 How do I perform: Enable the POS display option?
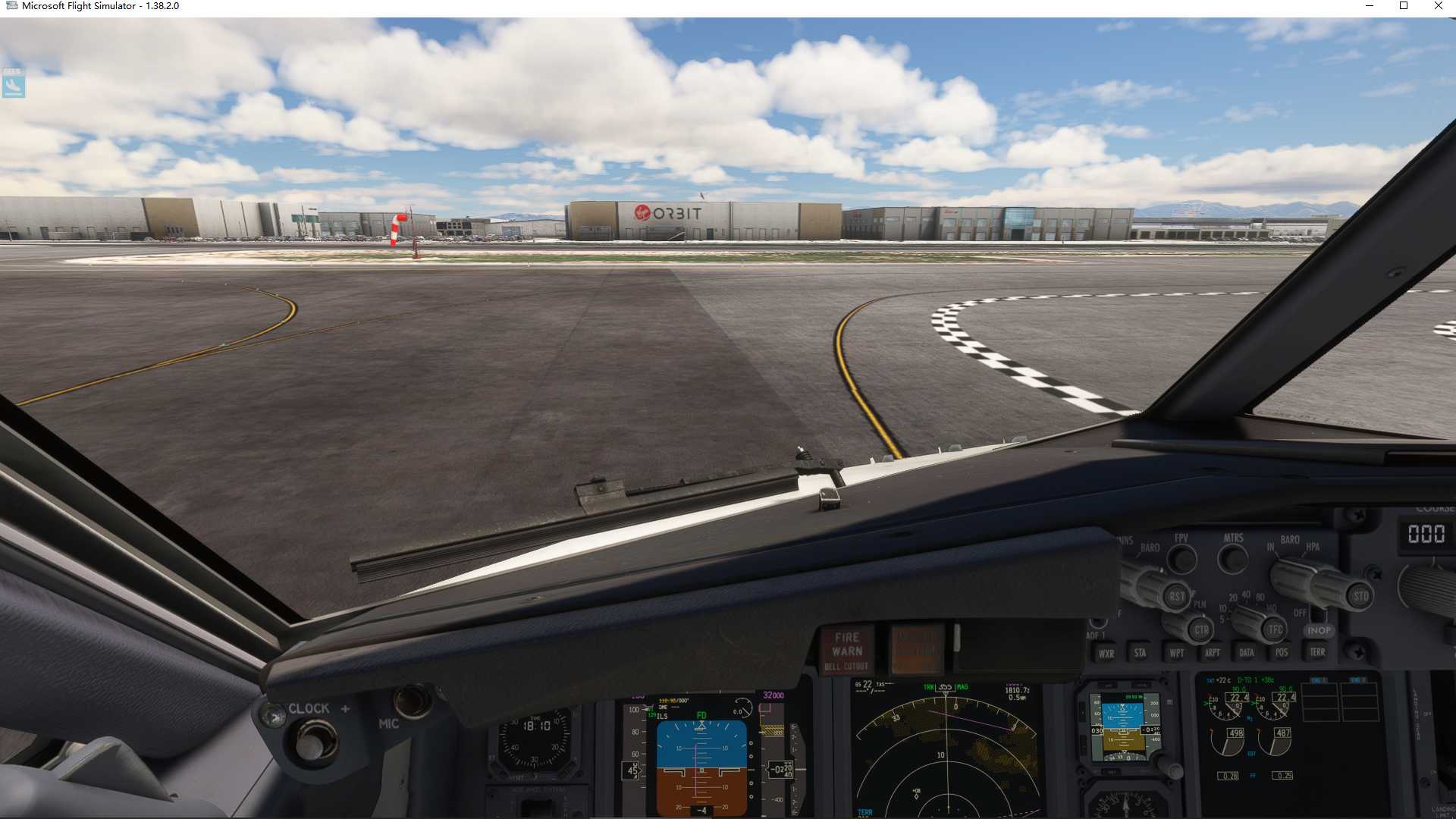1282,653
